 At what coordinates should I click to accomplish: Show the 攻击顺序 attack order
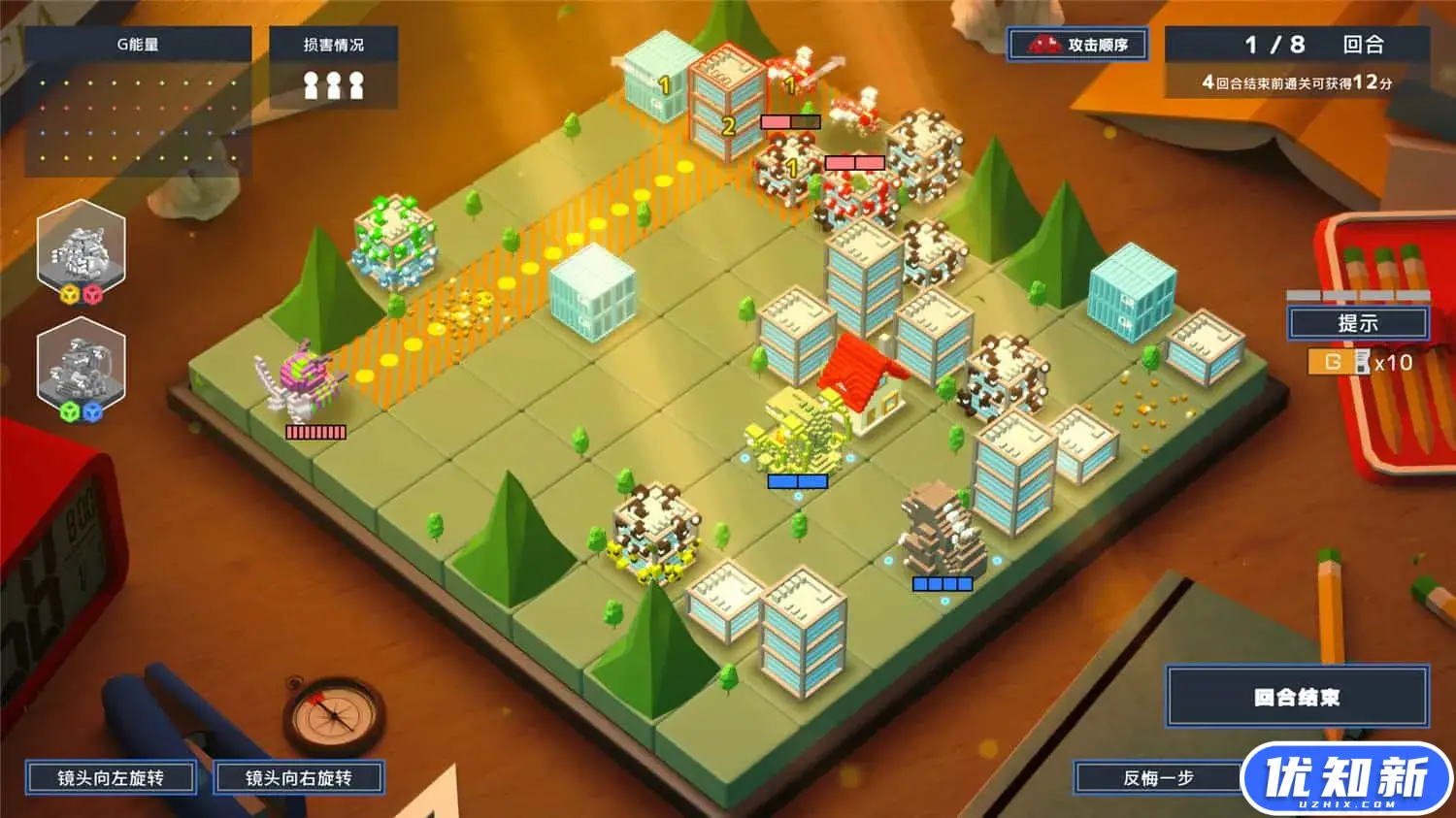click(x=1077, y=45)
